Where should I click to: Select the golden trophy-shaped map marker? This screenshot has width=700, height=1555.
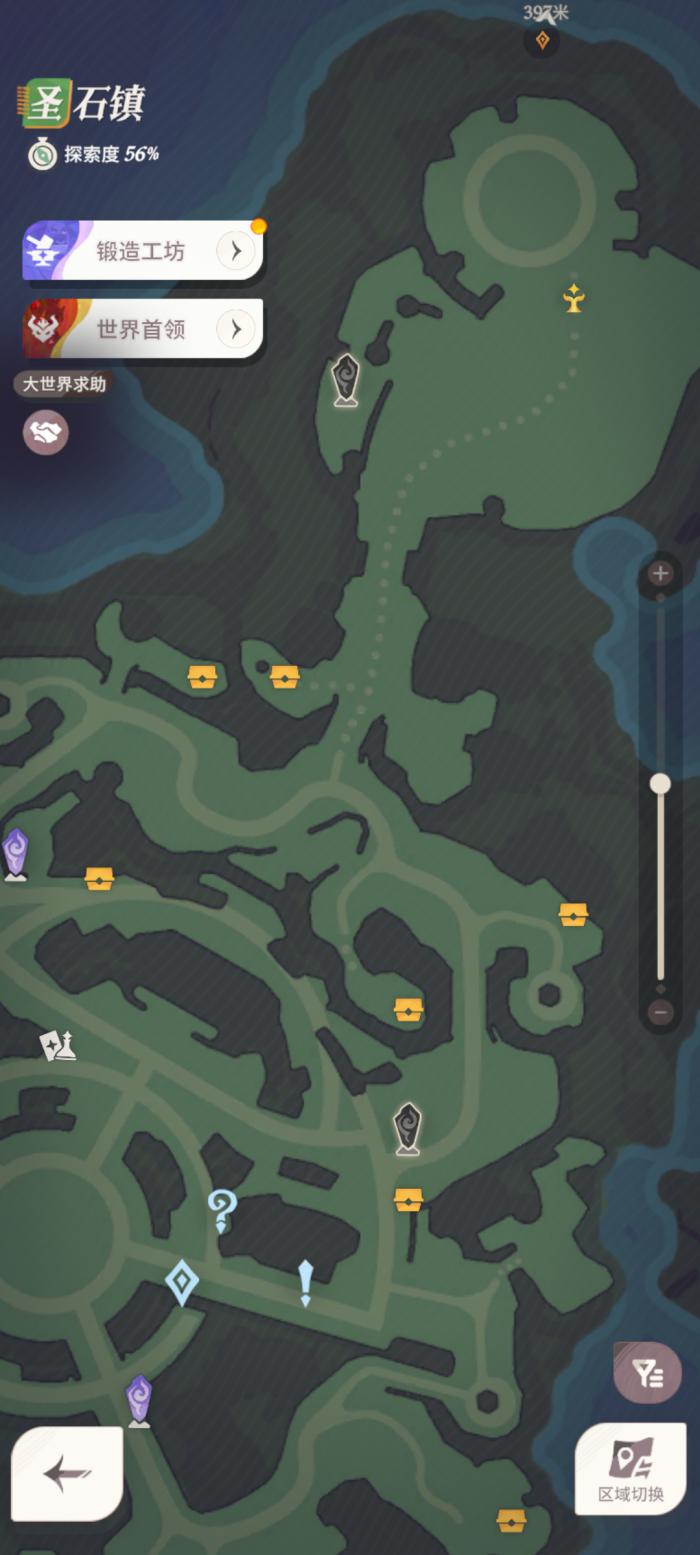pyautogui.click(x=573, y=298)
